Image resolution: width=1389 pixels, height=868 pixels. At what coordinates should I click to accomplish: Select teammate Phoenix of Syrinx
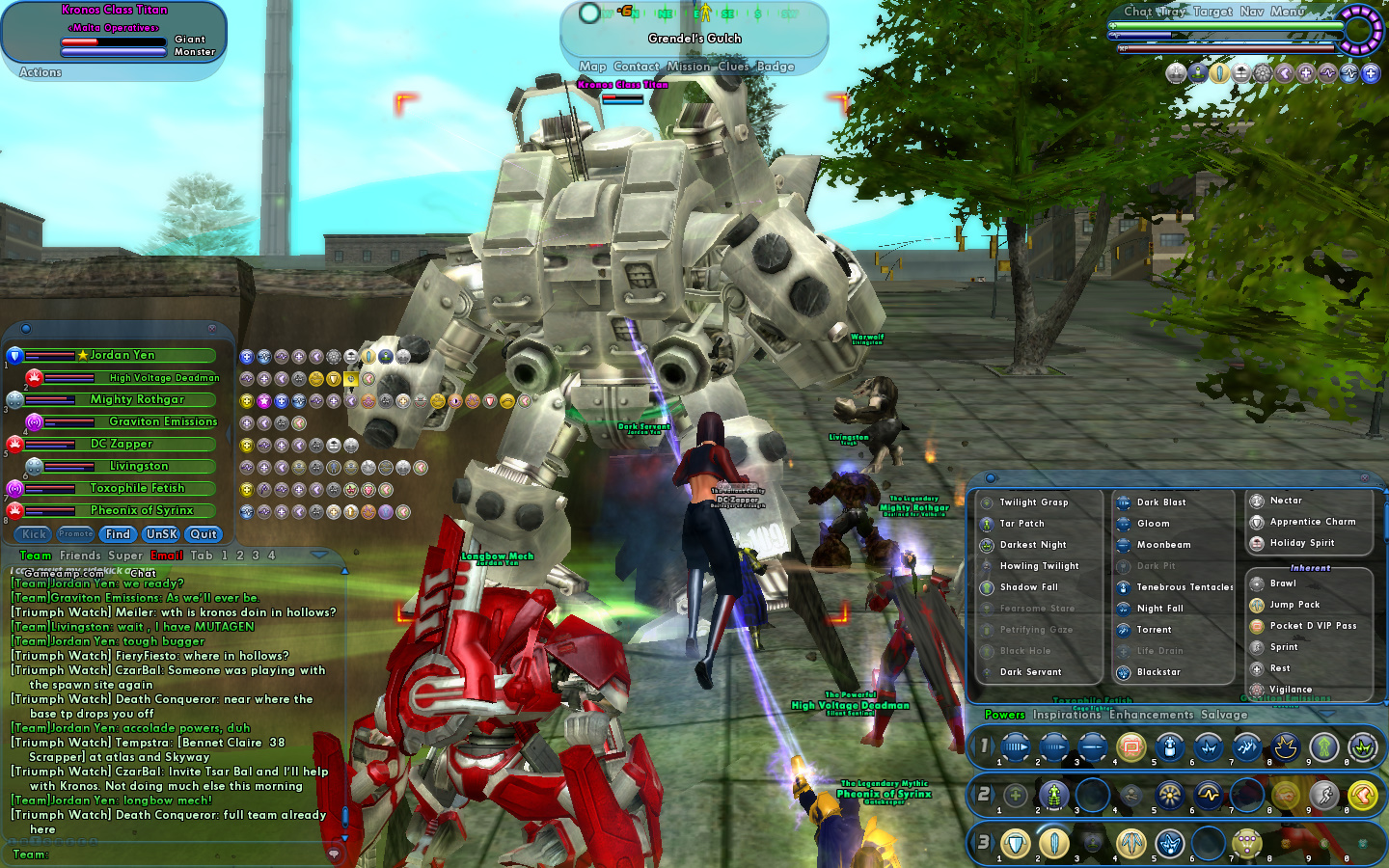point(141,510)
